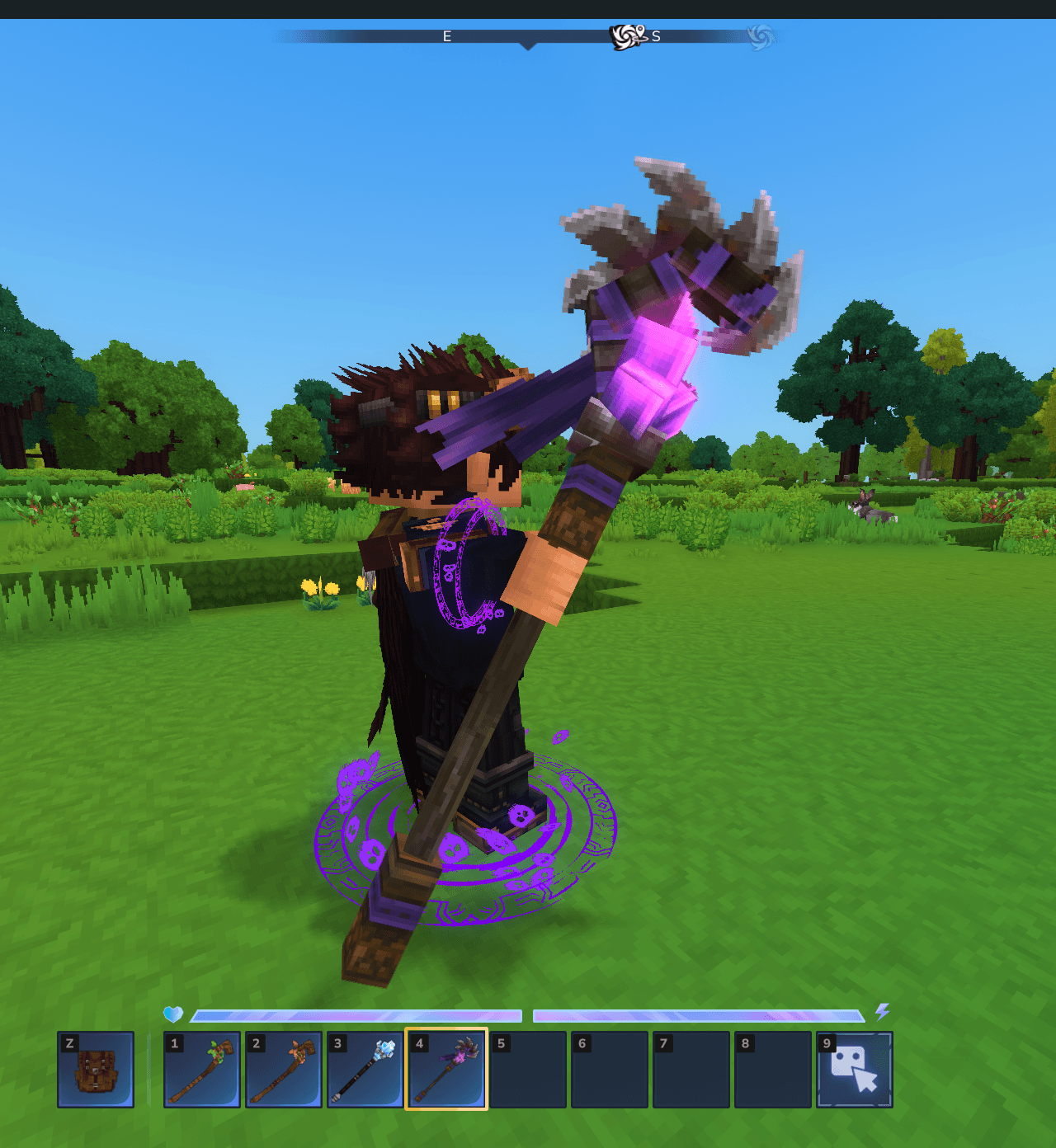Select the purple crystal staff in slot 4
The height and width of the screenshot is (1148, 1056).
coord(446,1070)
